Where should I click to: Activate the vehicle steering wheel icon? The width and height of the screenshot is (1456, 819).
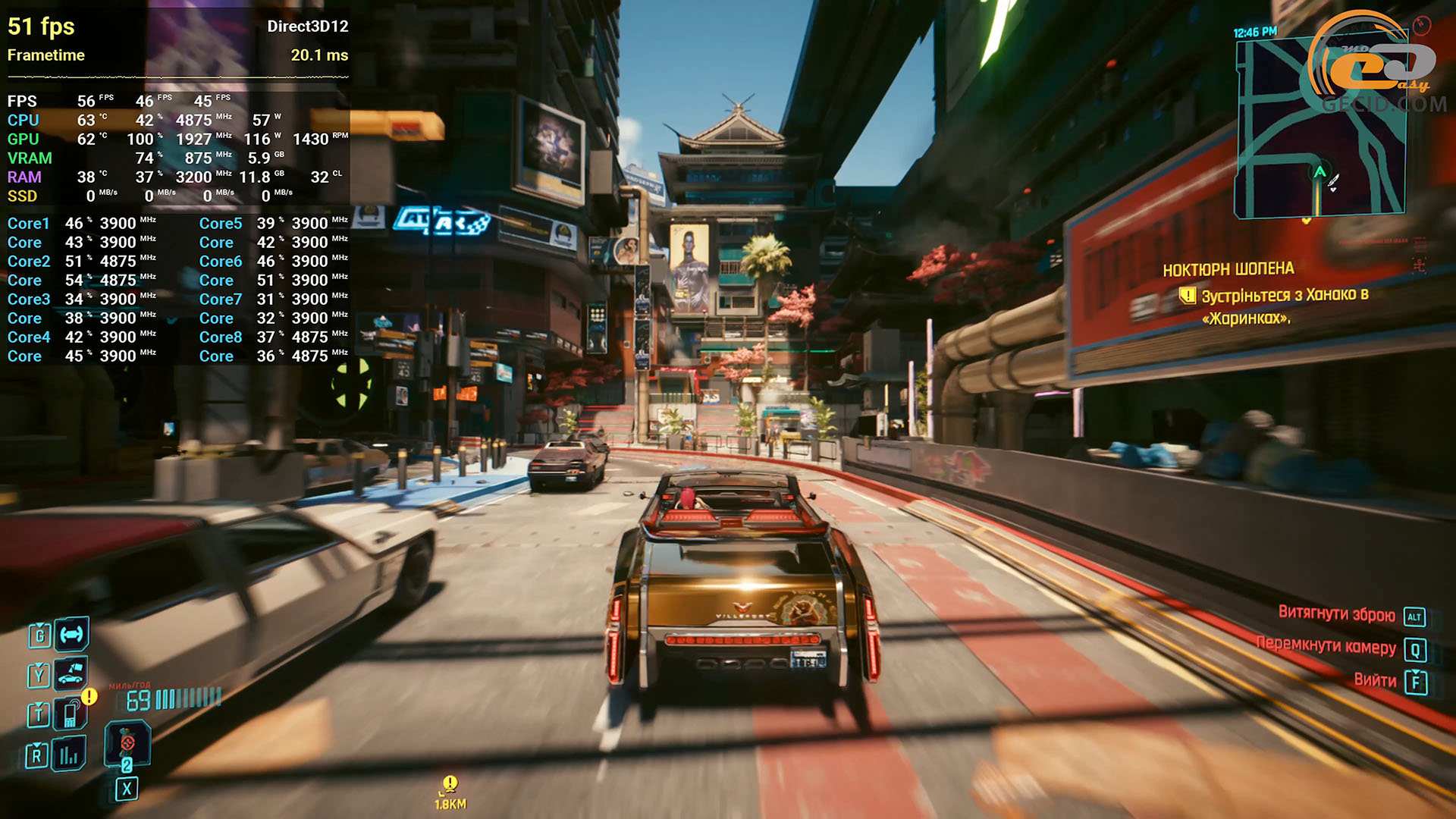coord(71,634)
